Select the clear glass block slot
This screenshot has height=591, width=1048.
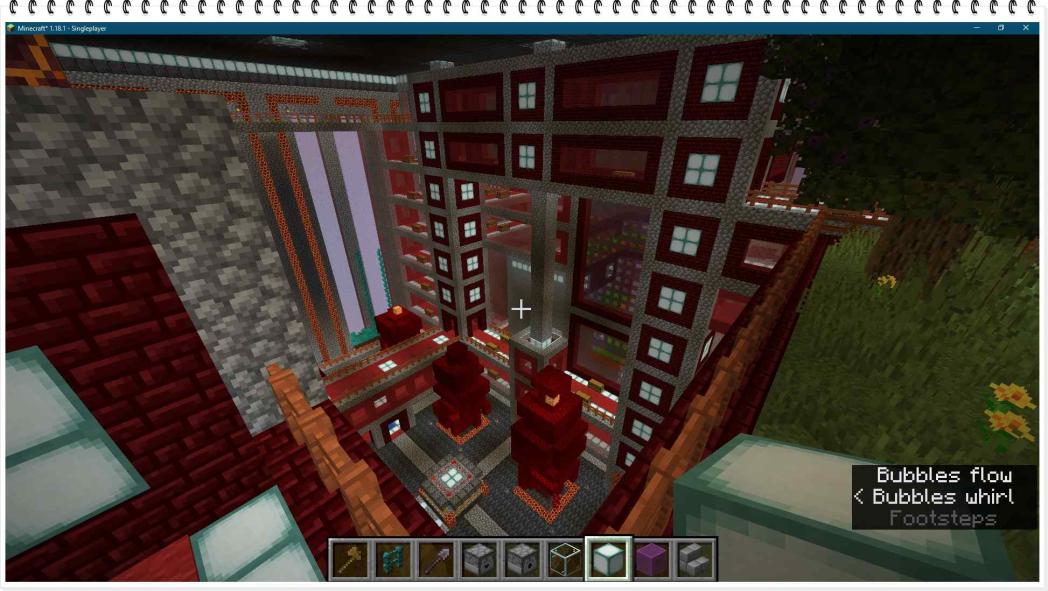pos(565,559)
